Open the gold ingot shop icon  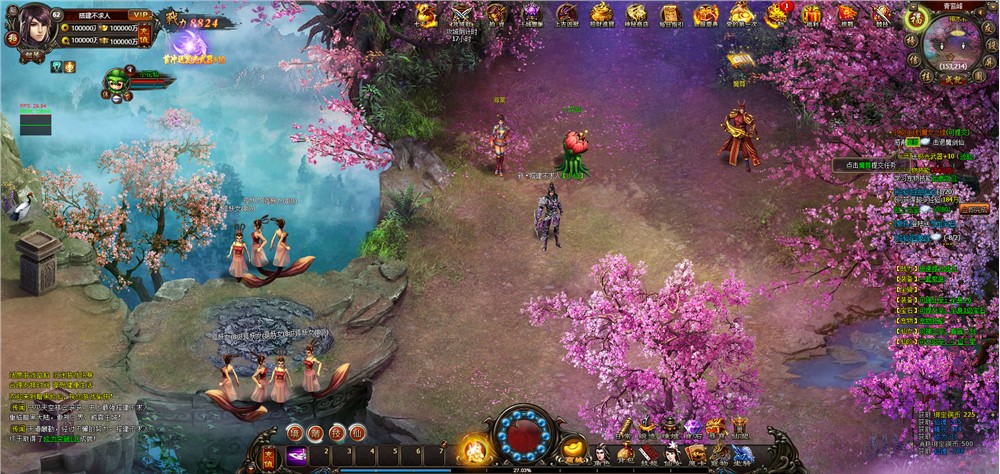573,447
